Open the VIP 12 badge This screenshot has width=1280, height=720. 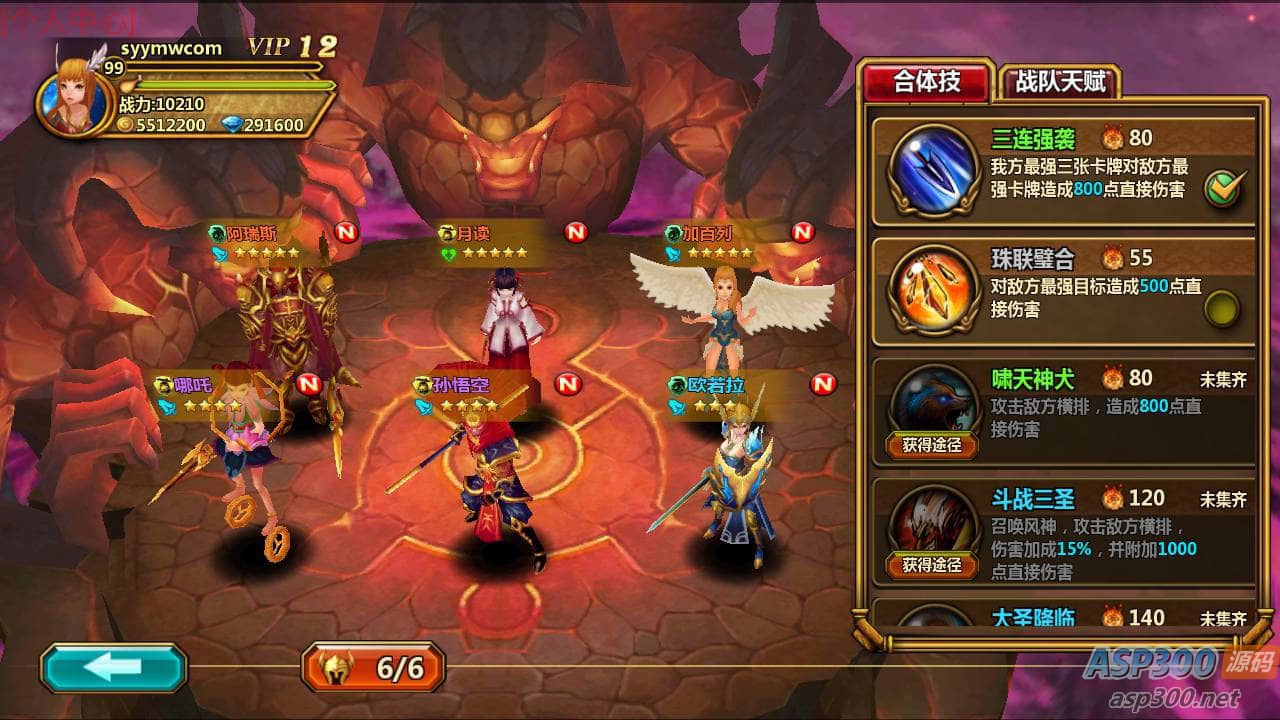pyautogui.click(x=292, y=46)
